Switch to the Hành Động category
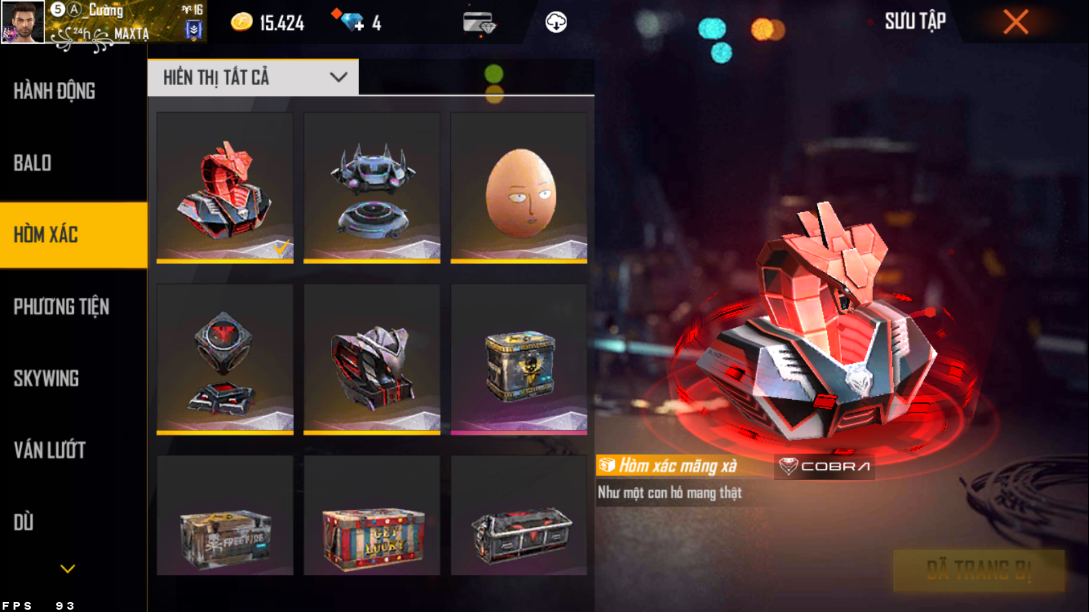Image resolution: width=1089 pixels, height=612 pixels. pos(55,91)
